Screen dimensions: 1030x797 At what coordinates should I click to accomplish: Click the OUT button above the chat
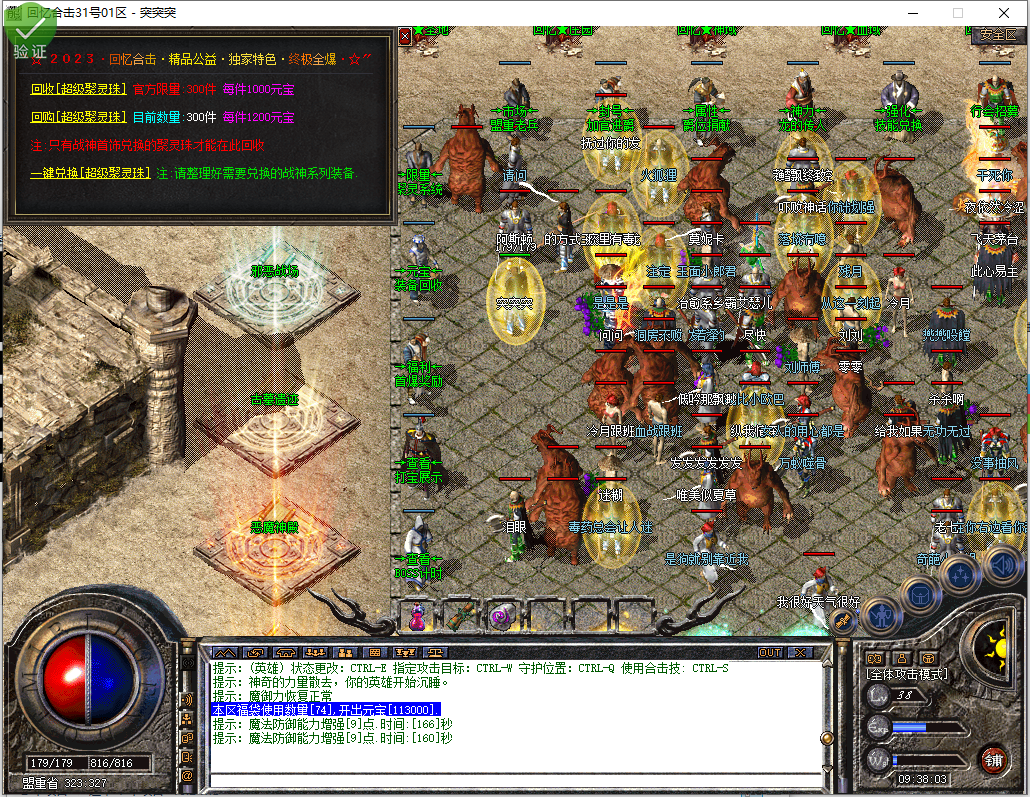click(x=769, y=652)
